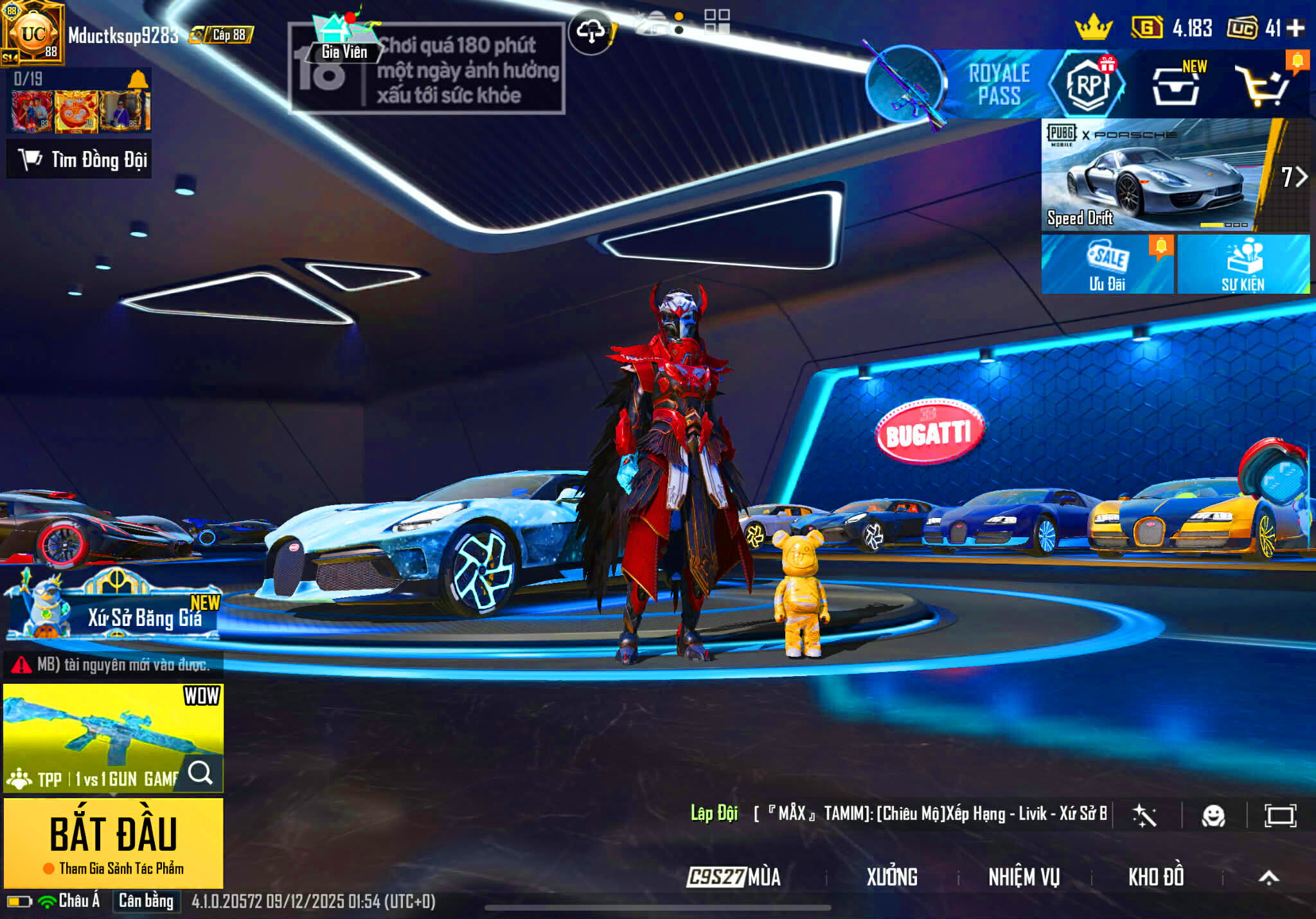
Task: Click the cloud download icon
Action: (x=591, y=31)
